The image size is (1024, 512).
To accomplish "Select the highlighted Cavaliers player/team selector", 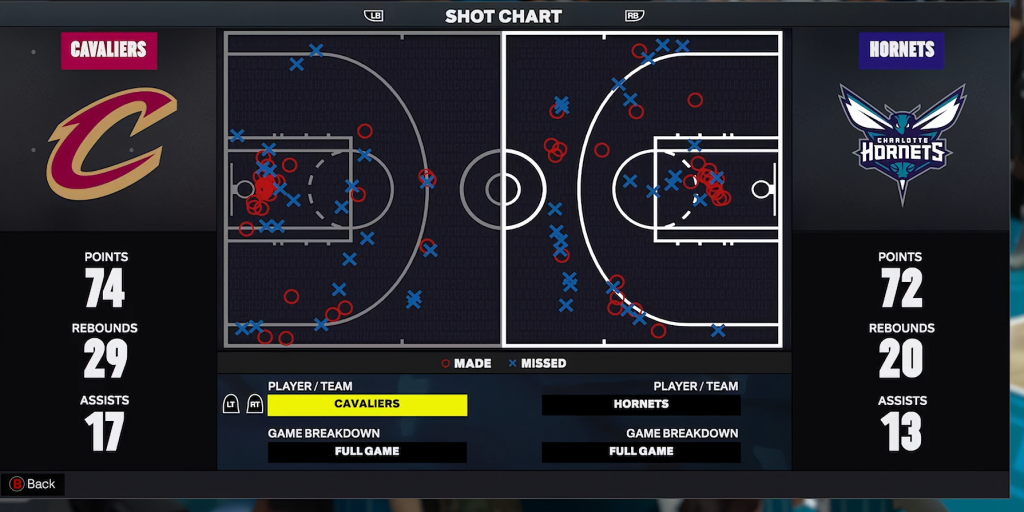I will (x=367, y=404).
